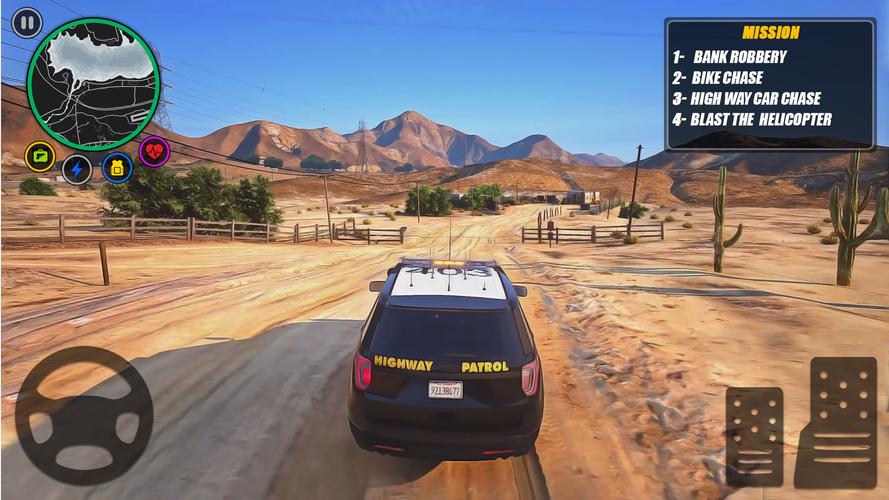Image resolution: width=889 pixels, height=500 pixels.
Task: Pick the Blast the Helicopter mission
Action: [761, 120]
